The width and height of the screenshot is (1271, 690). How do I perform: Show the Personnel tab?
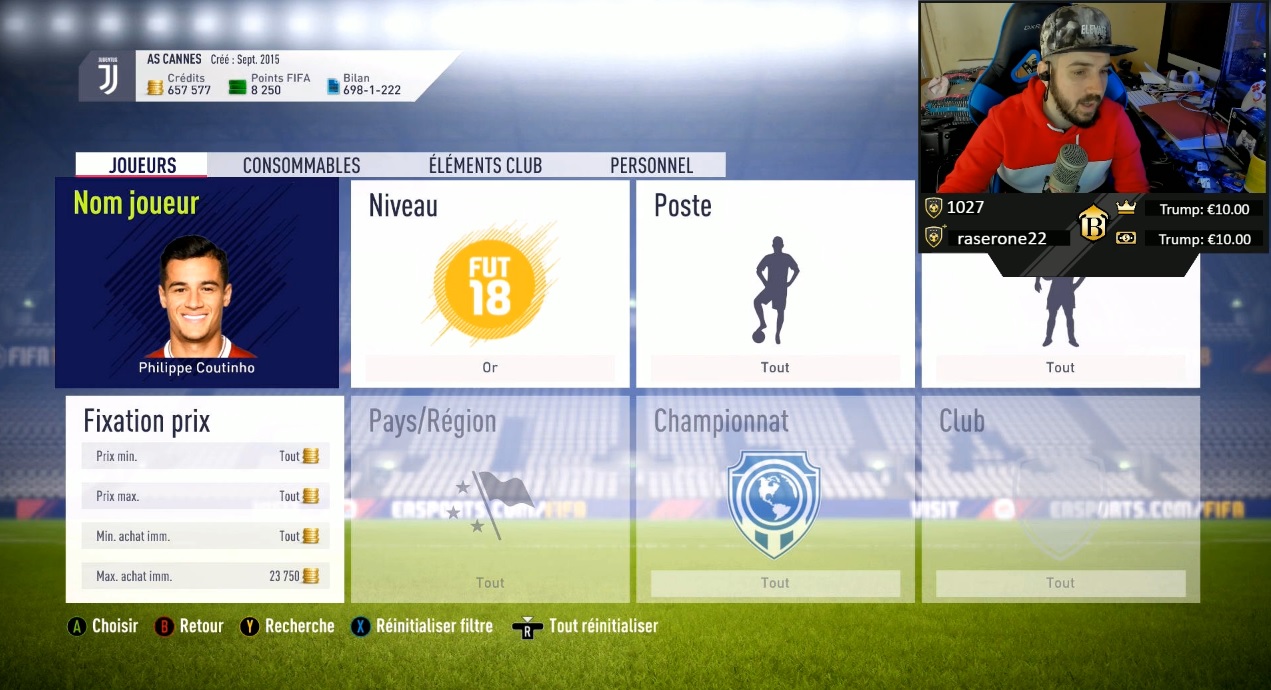(x=651, y=166)
